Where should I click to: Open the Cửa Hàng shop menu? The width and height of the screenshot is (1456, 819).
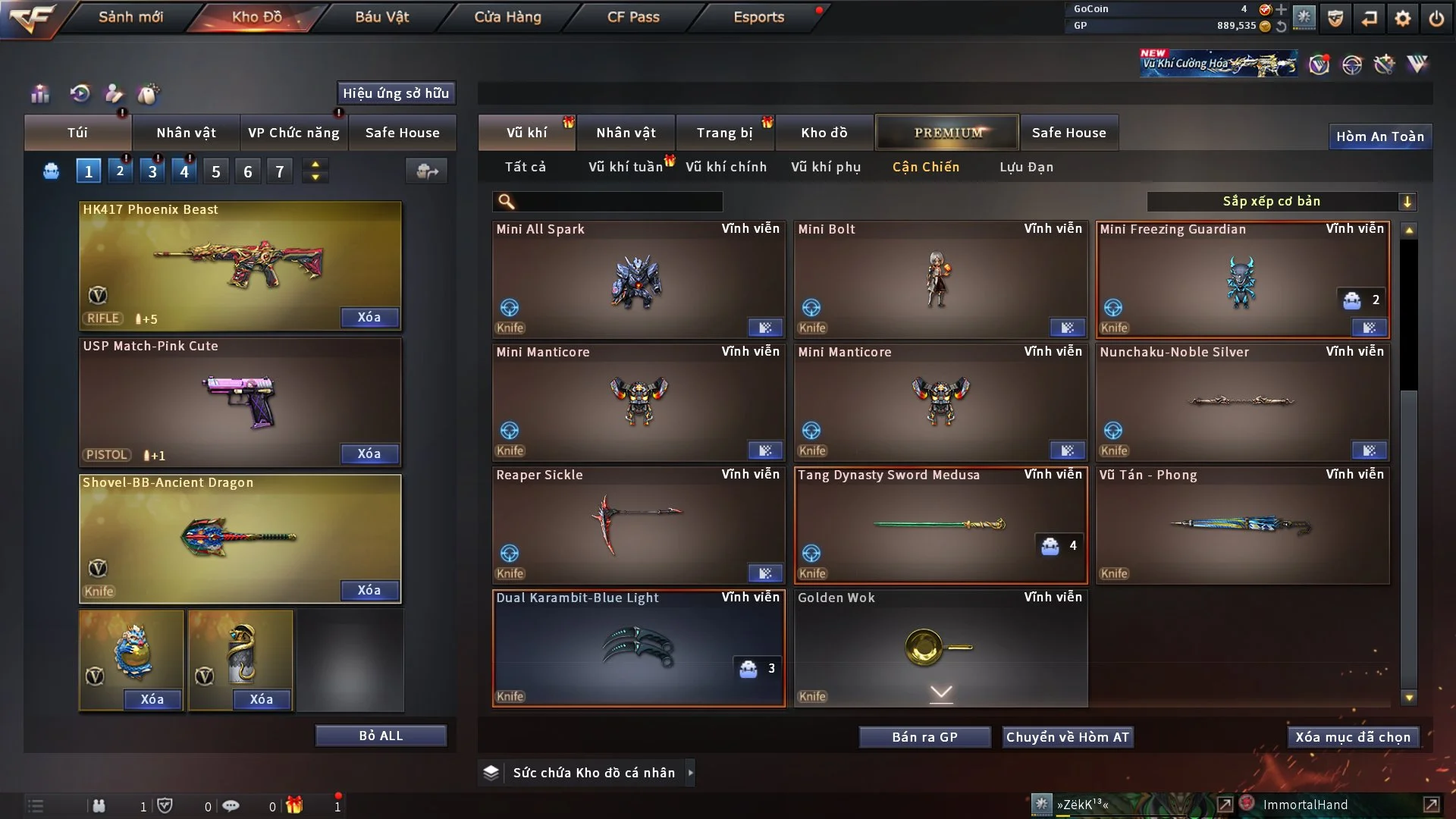(507, 17)
